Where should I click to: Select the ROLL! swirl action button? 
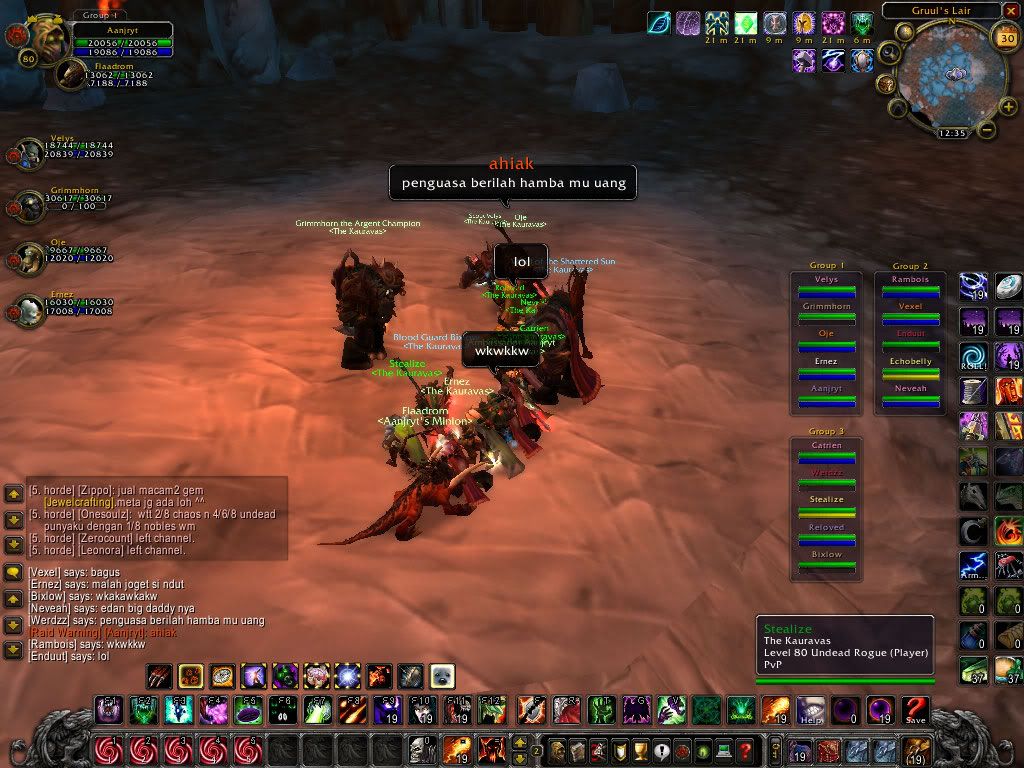tap(973, 355)
